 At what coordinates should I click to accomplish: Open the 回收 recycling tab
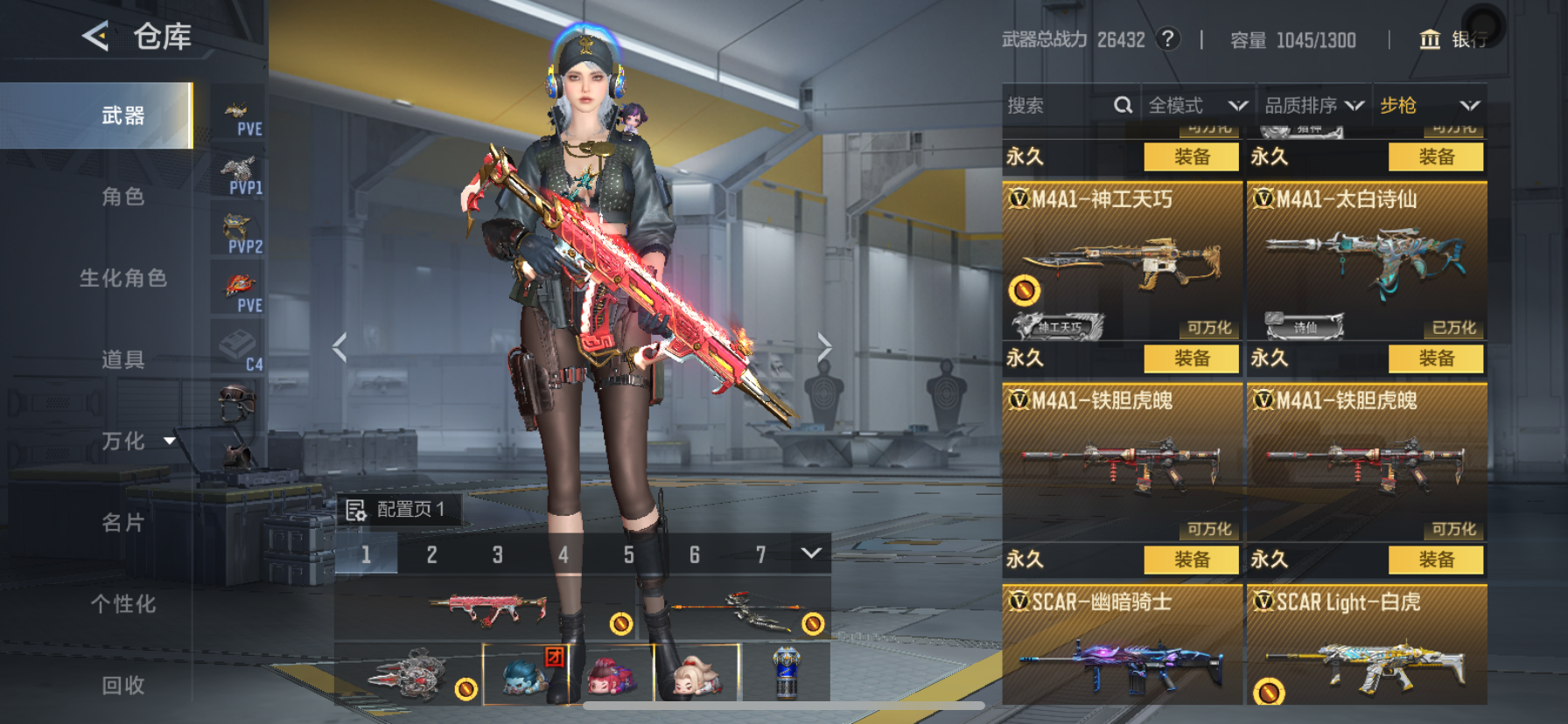coord(123,686)
